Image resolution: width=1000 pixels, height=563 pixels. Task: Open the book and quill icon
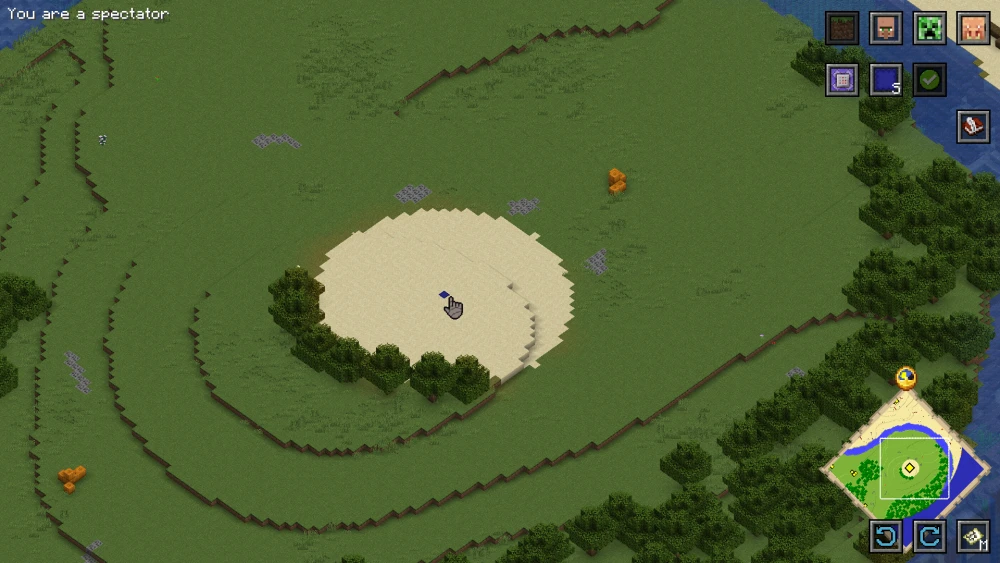coord(974,126)
